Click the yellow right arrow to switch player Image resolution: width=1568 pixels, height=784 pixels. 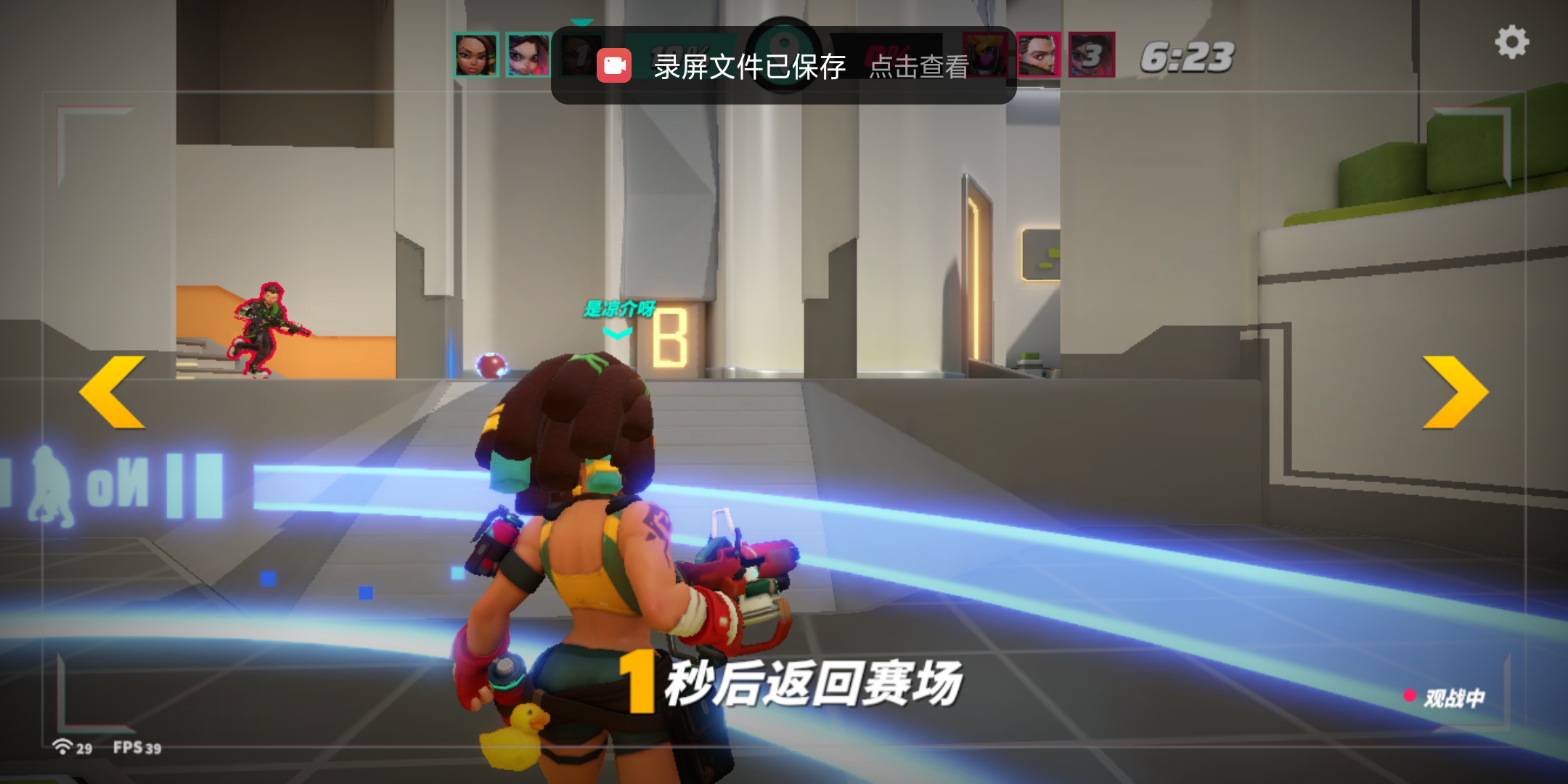pyautogui.click(x=1454, y=393)
